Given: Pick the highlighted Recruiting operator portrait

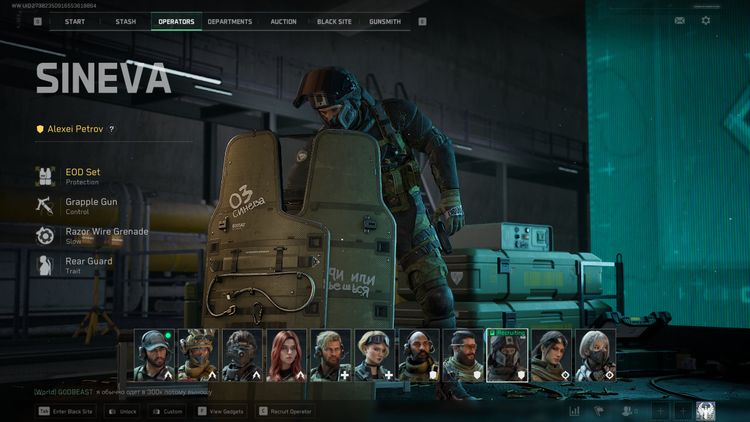Looking at the screenshot, I should click(x=506, y=356).
